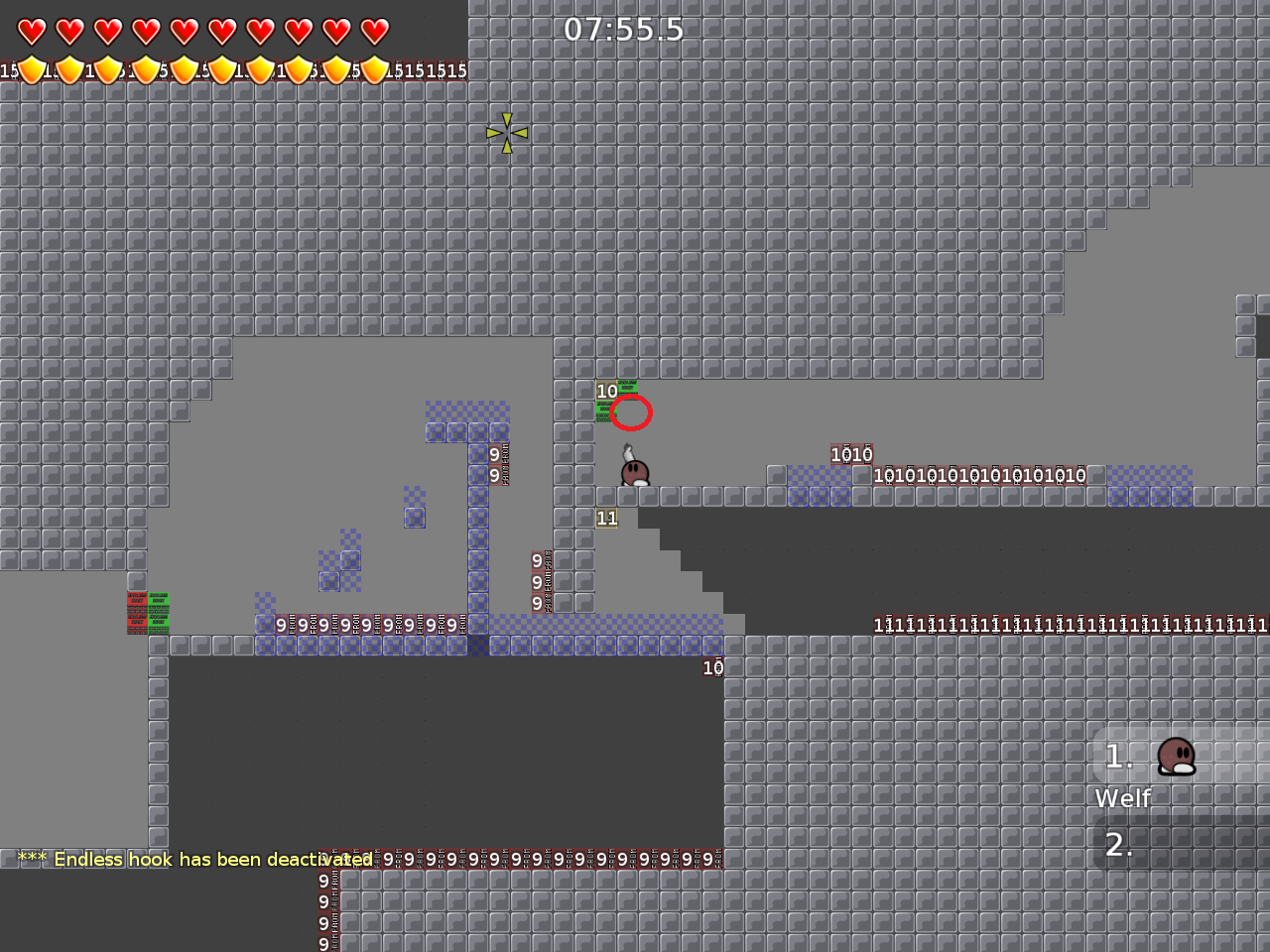This screenshot has height=952, width=1270.
Task: Select the first yellow armor shield icon
Action: click(x=33, y=69)
